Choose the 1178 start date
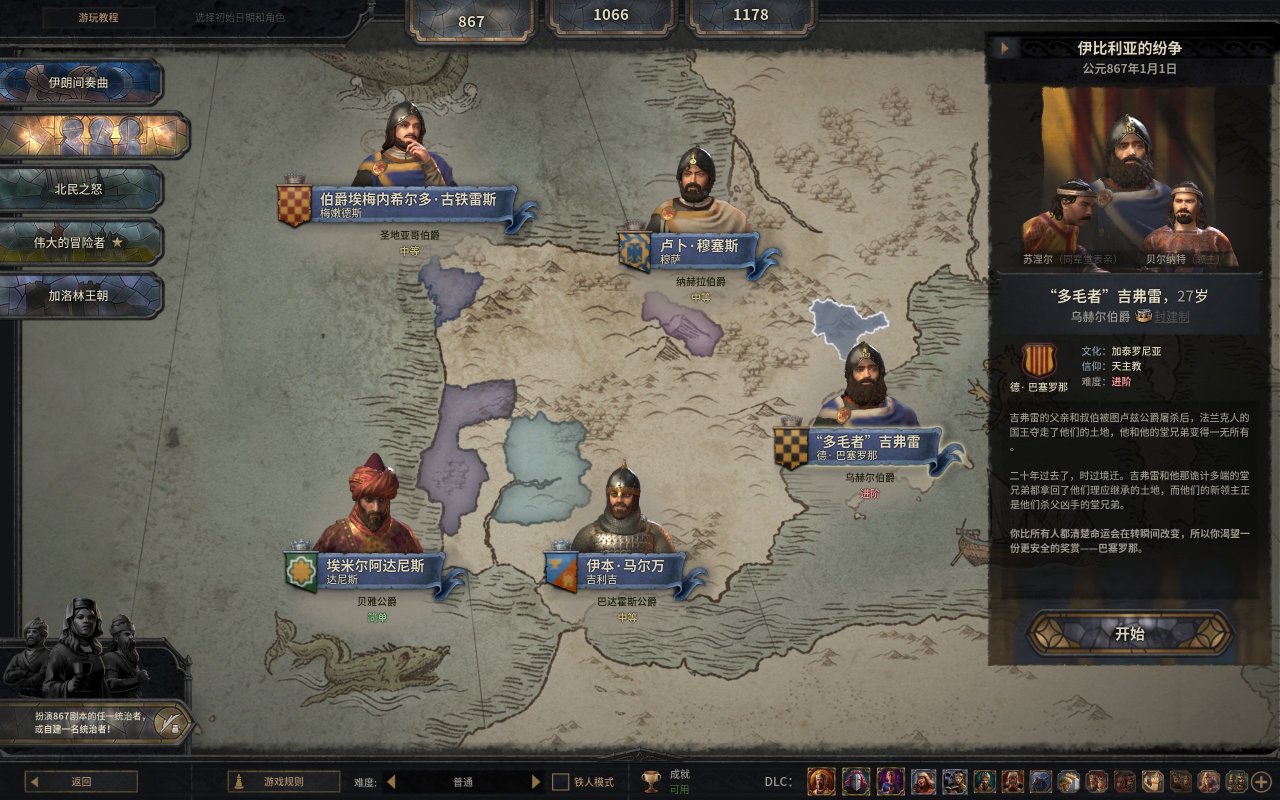Screen dimensions: 1280x800 coord(751,16)
